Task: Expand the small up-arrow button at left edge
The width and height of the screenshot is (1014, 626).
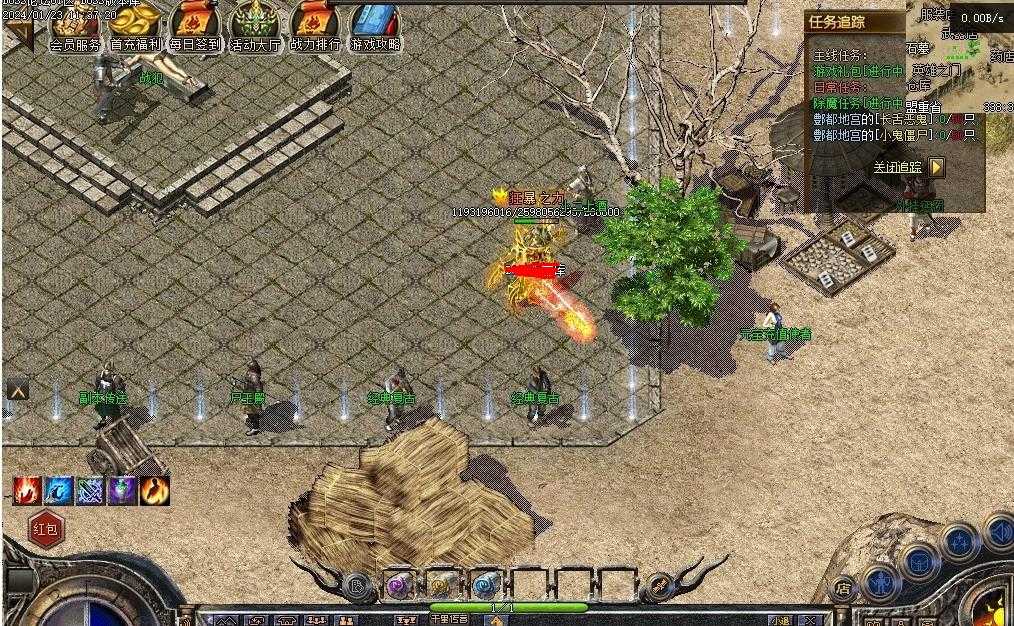Action: click(x=17, y=390)
